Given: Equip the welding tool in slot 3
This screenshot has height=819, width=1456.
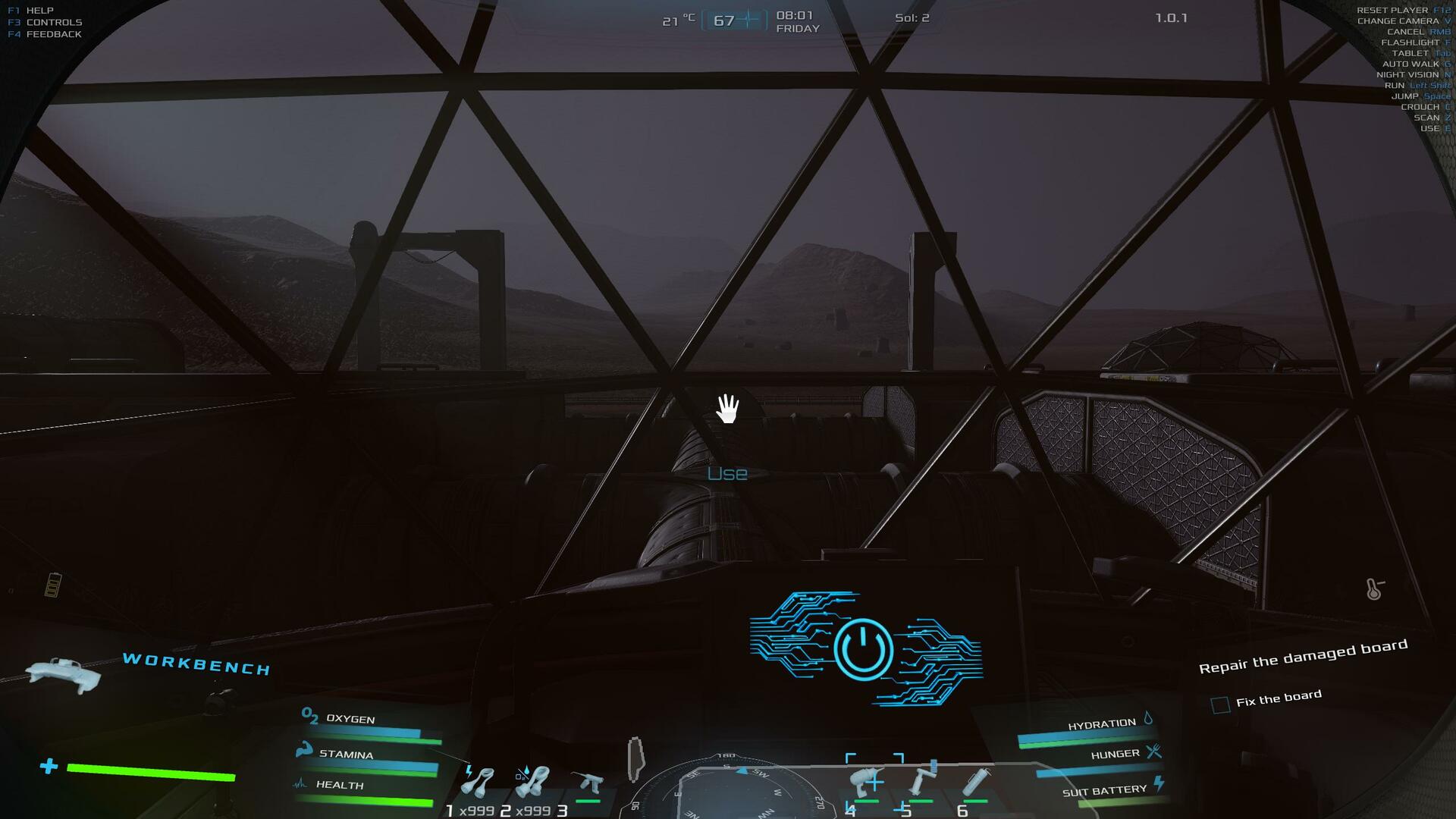Looking at the screenshot, I should click(x=588, y=783).
